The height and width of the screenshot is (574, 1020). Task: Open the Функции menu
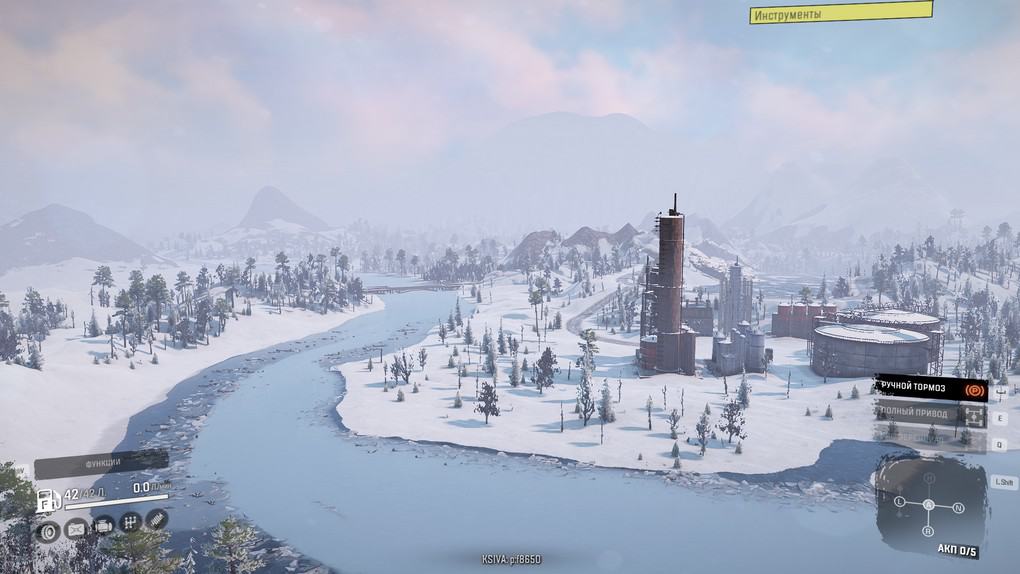pyautogui.click(x=100, y=464)
